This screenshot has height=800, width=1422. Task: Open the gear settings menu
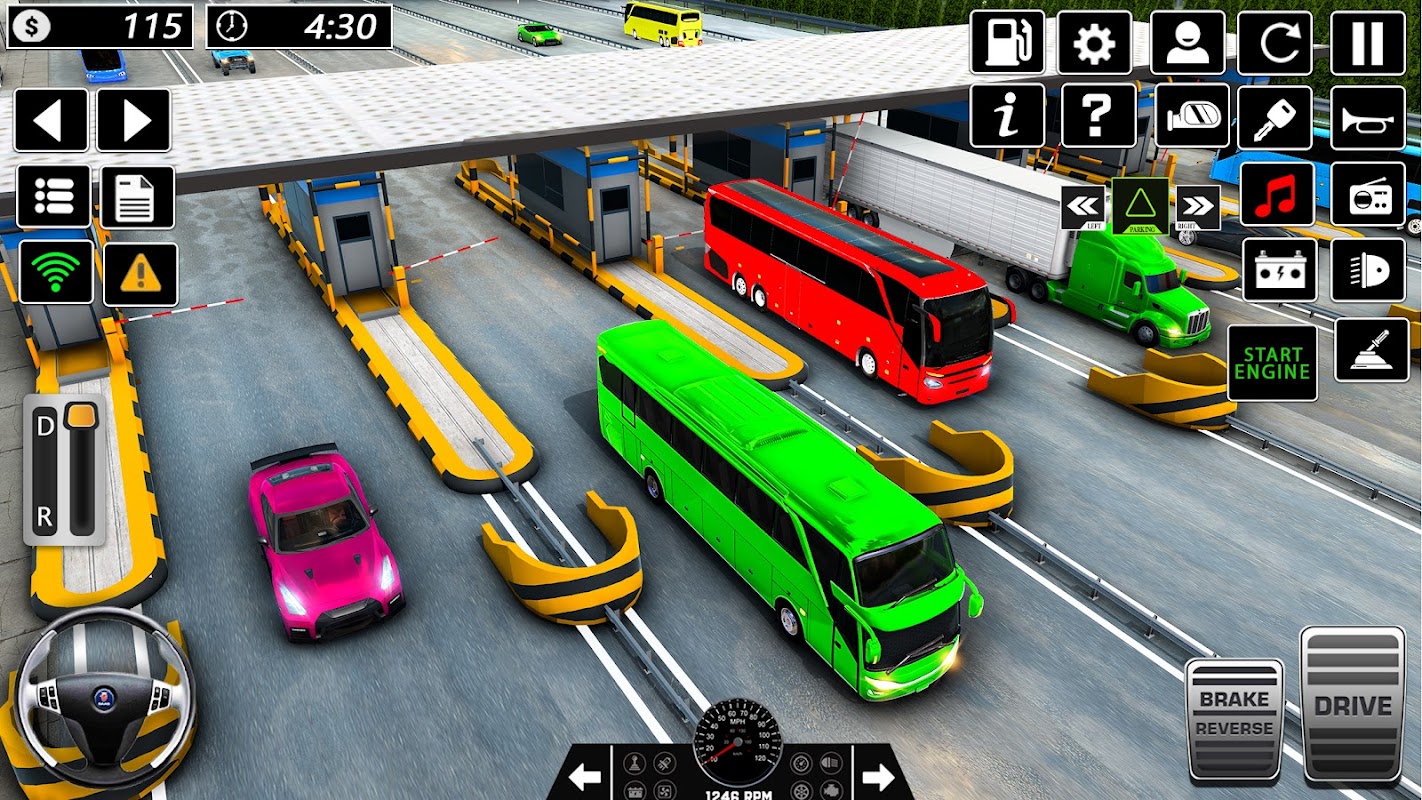[x=1095, y=43]
